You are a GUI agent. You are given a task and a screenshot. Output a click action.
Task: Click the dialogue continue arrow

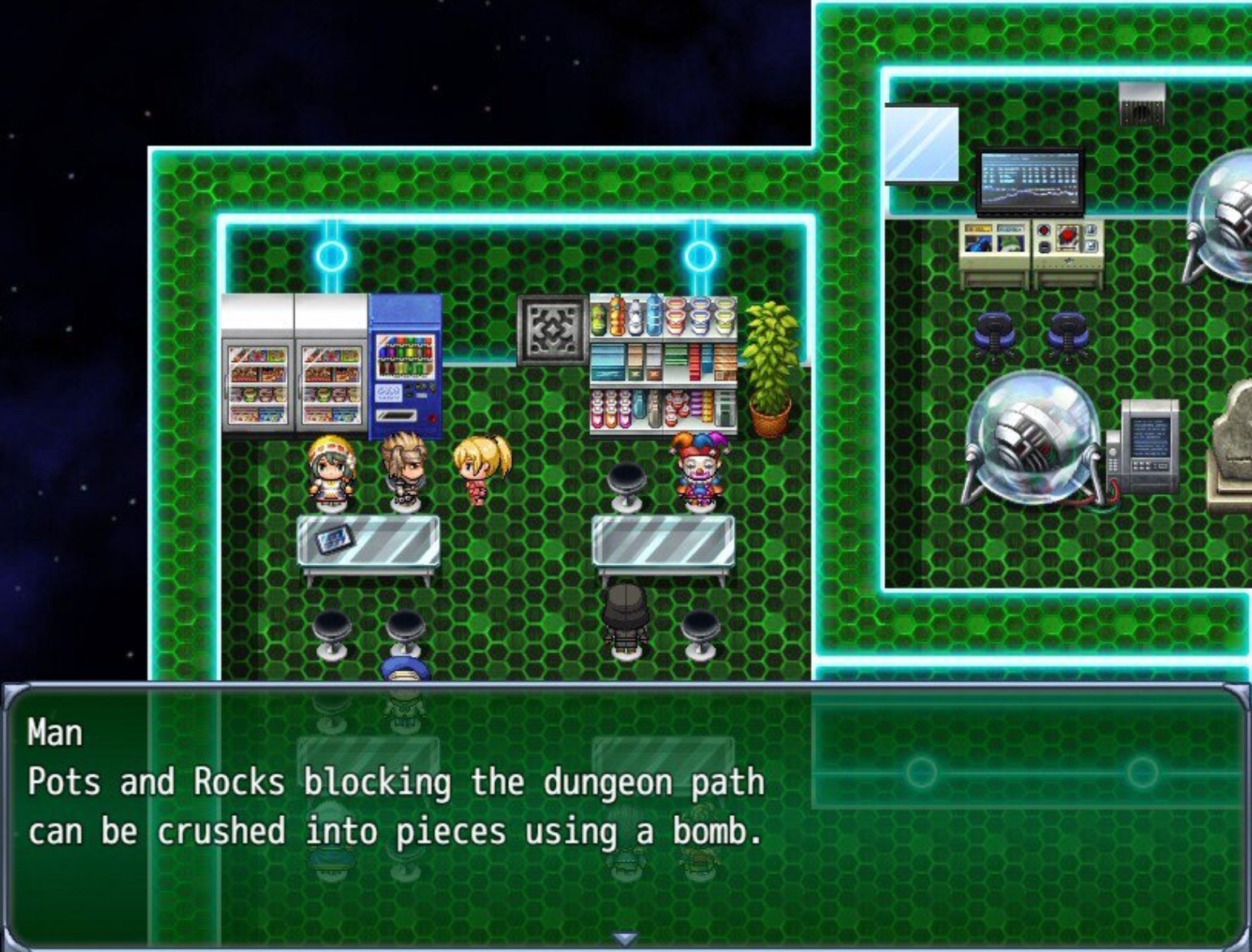(624, 938)
